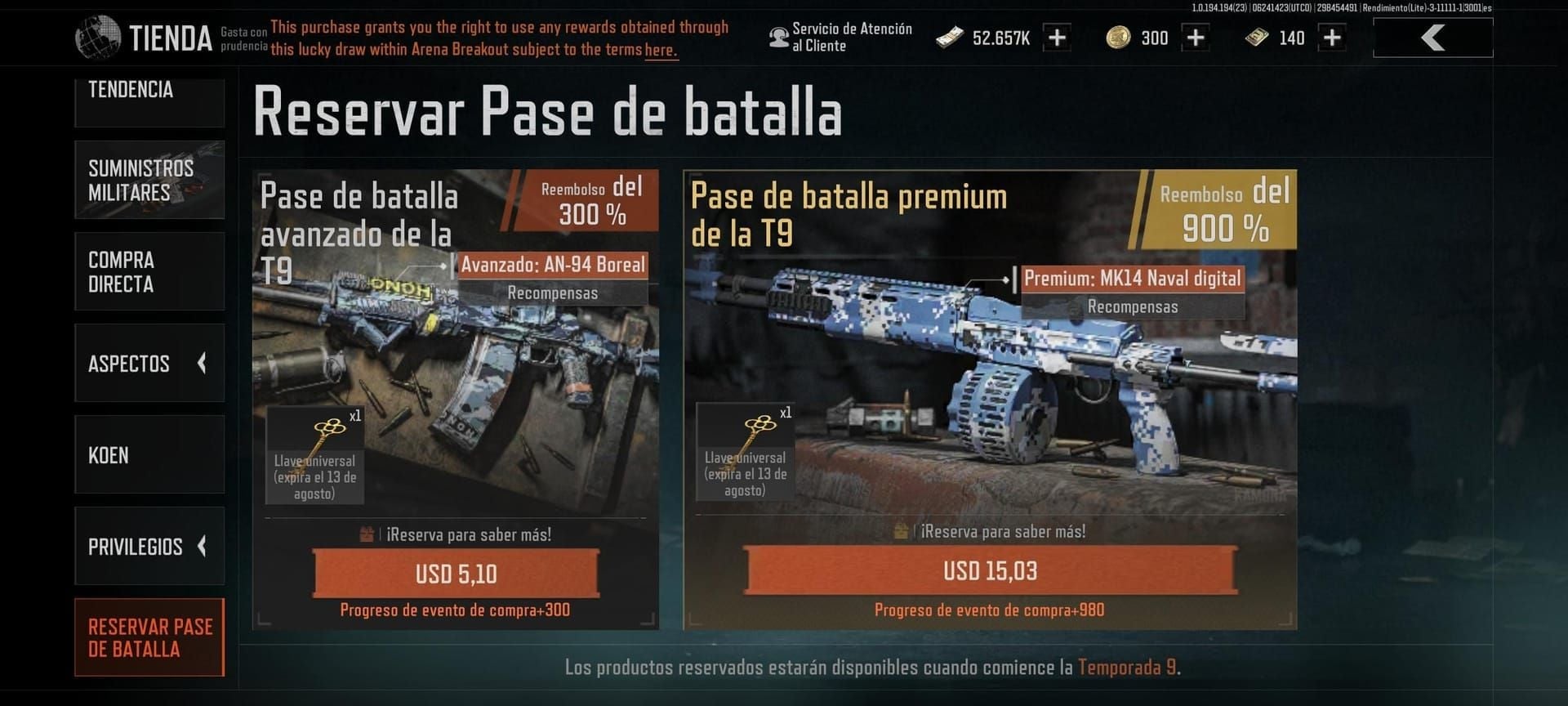Add more gold coins to the 300 balance
This screenshot has width=1568, height=706.
pos(1195,38)
